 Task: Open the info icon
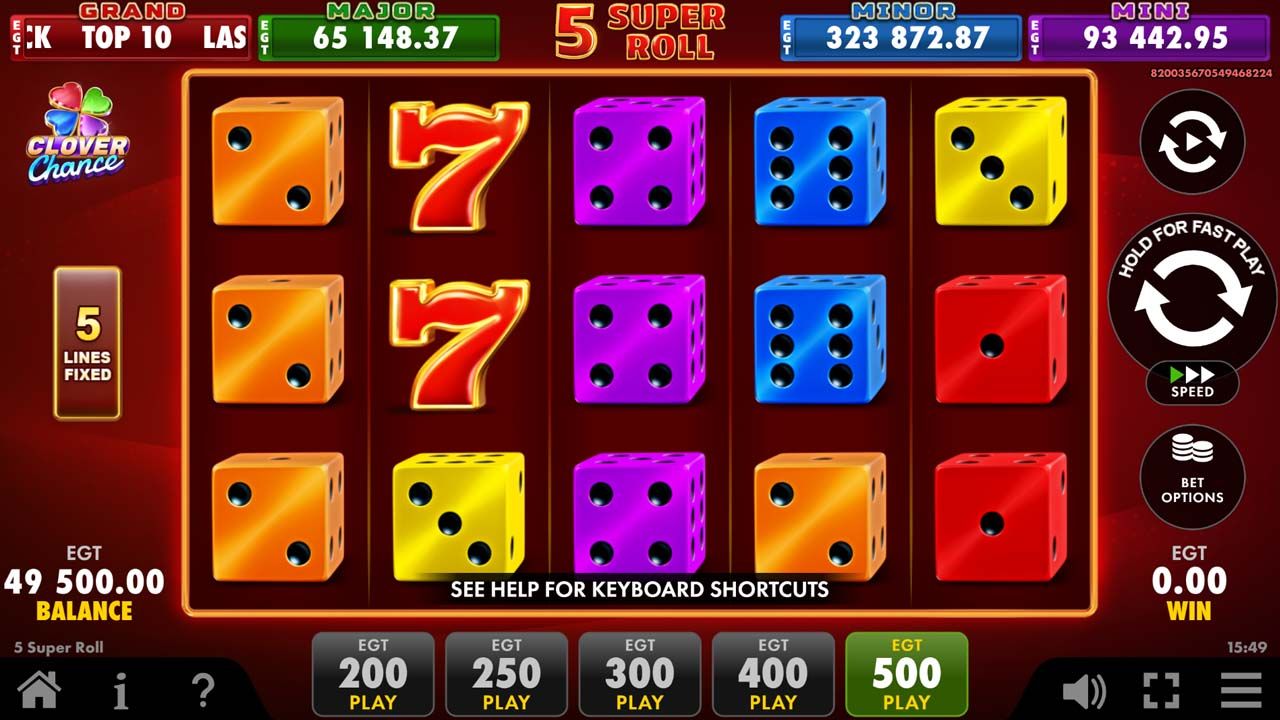pyautogui.click(x=120, y=689)
